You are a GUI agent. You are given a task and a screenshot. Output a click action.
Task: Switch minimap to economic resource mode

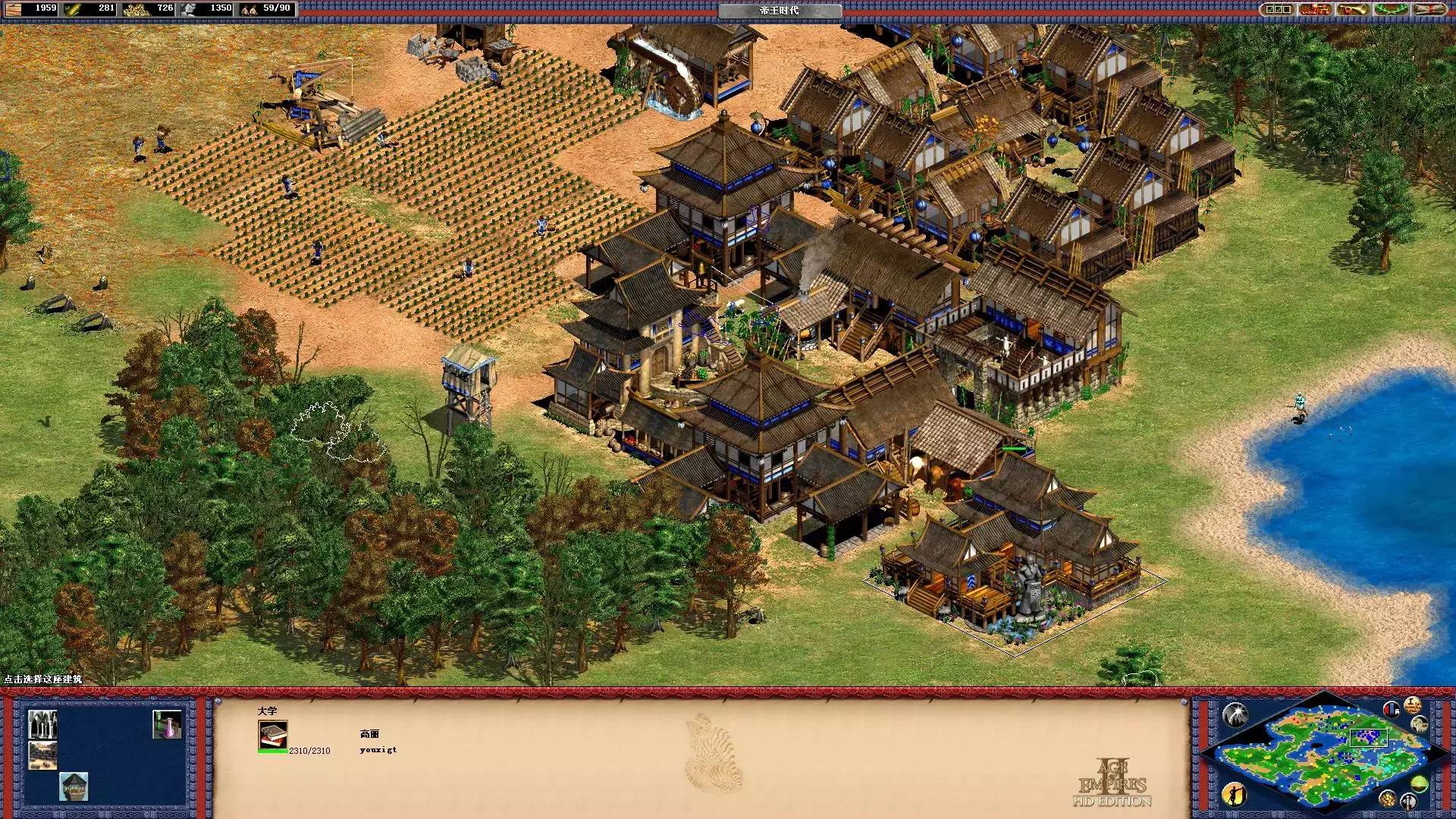click(x=1389, y=797)
